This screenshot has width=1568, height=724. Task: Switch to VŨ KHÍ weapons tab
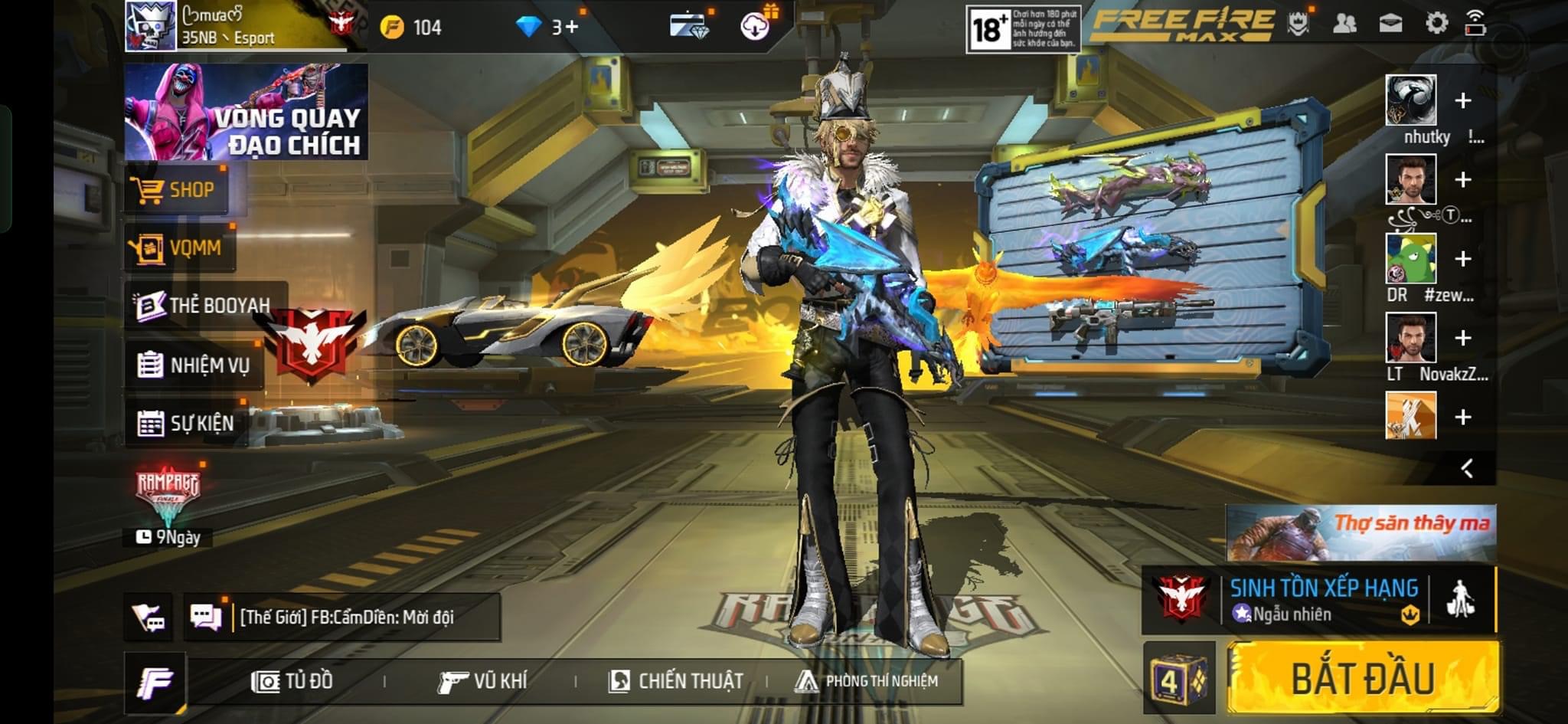pyautogui.click(x=482, y=681)
